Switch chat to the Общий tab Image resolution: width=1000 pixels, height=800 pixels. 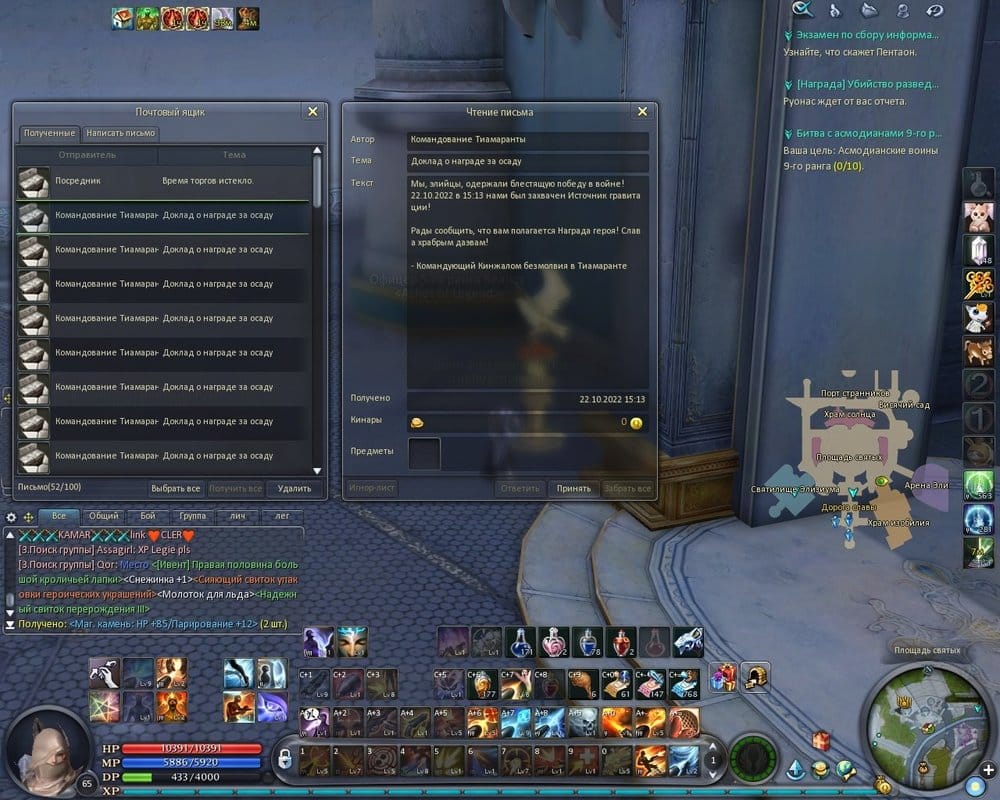click(x=103, y=516)
